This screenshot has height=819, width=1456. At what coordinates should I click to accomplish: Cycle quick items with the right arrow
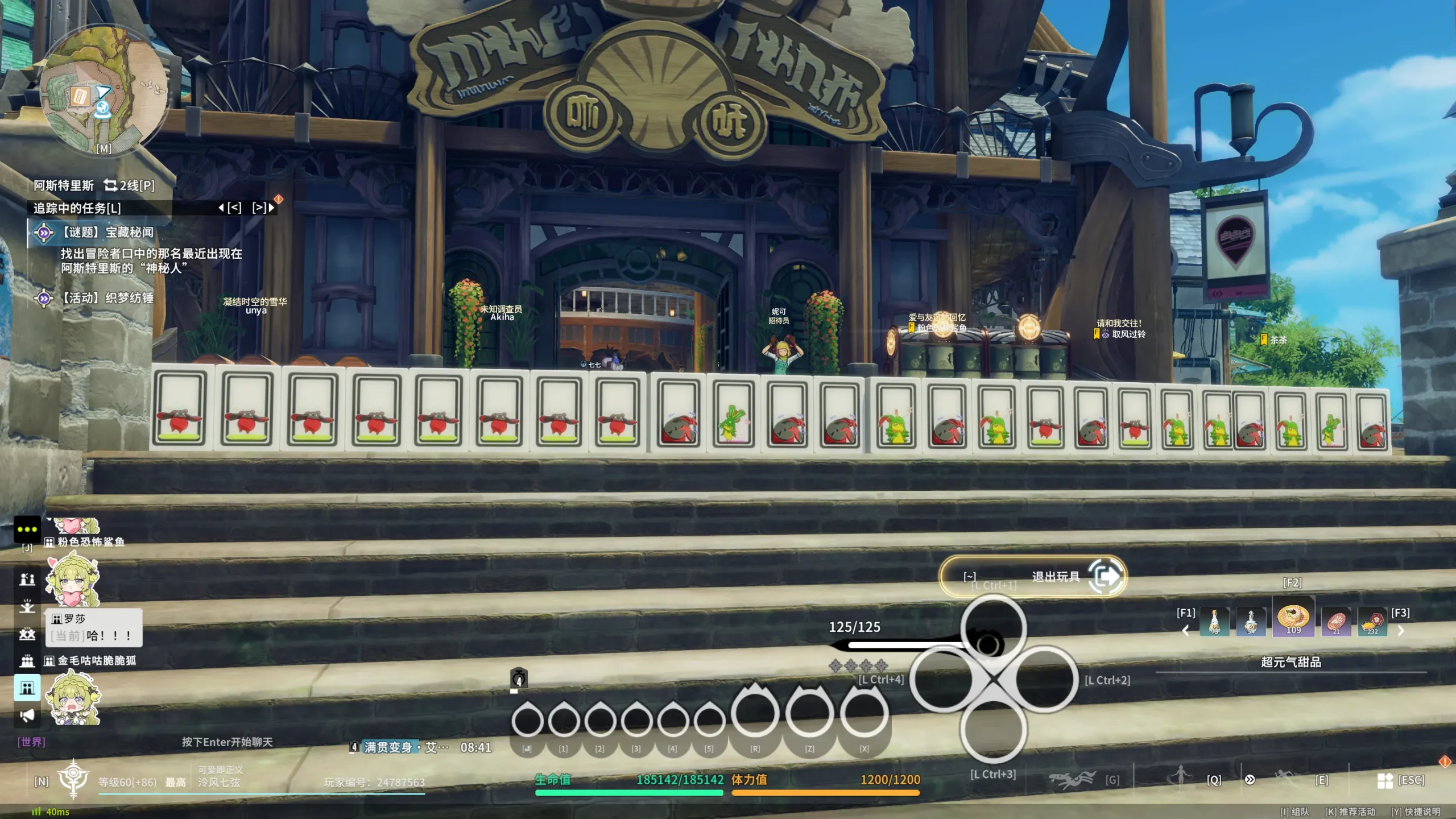[x=1401, y=631]
